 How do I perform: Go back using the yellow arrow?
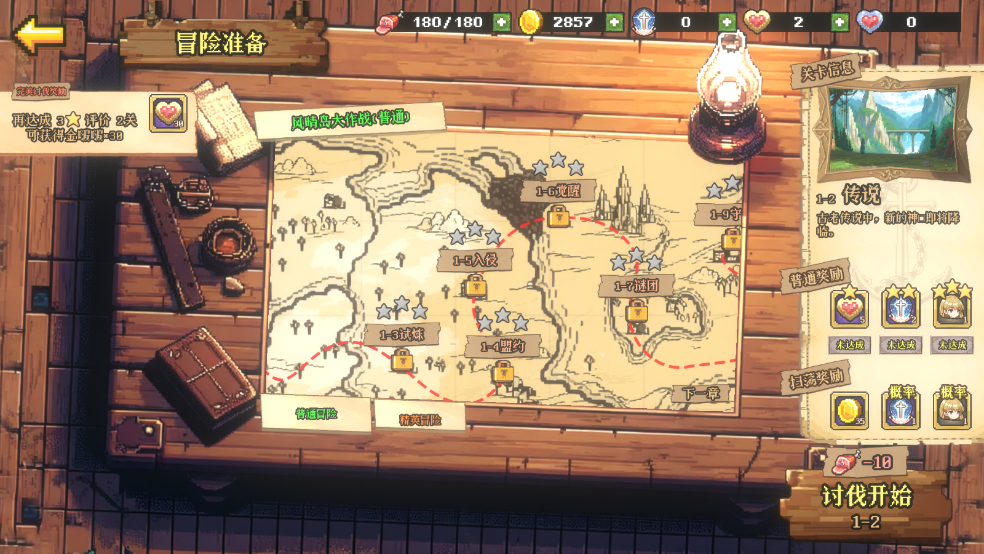click(40, 35)
